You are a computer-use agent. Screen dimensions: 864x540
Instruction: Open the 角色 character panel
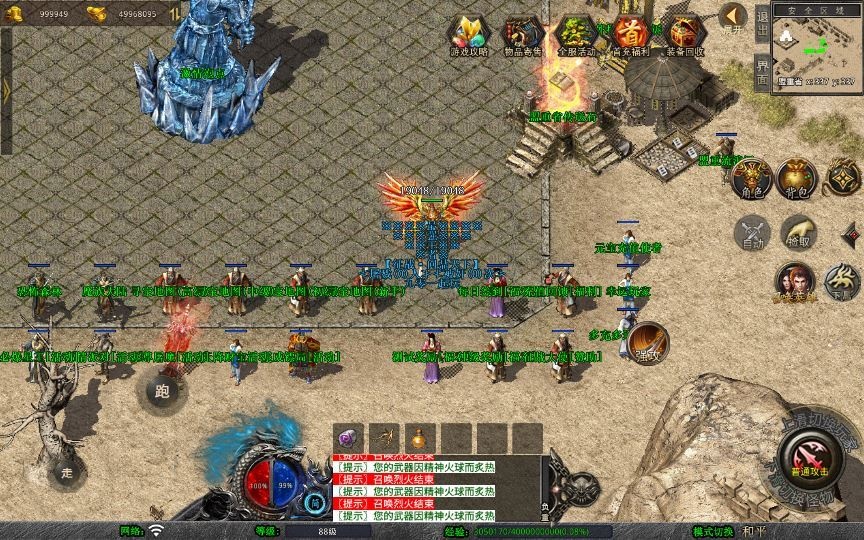(x=750, y=178)
